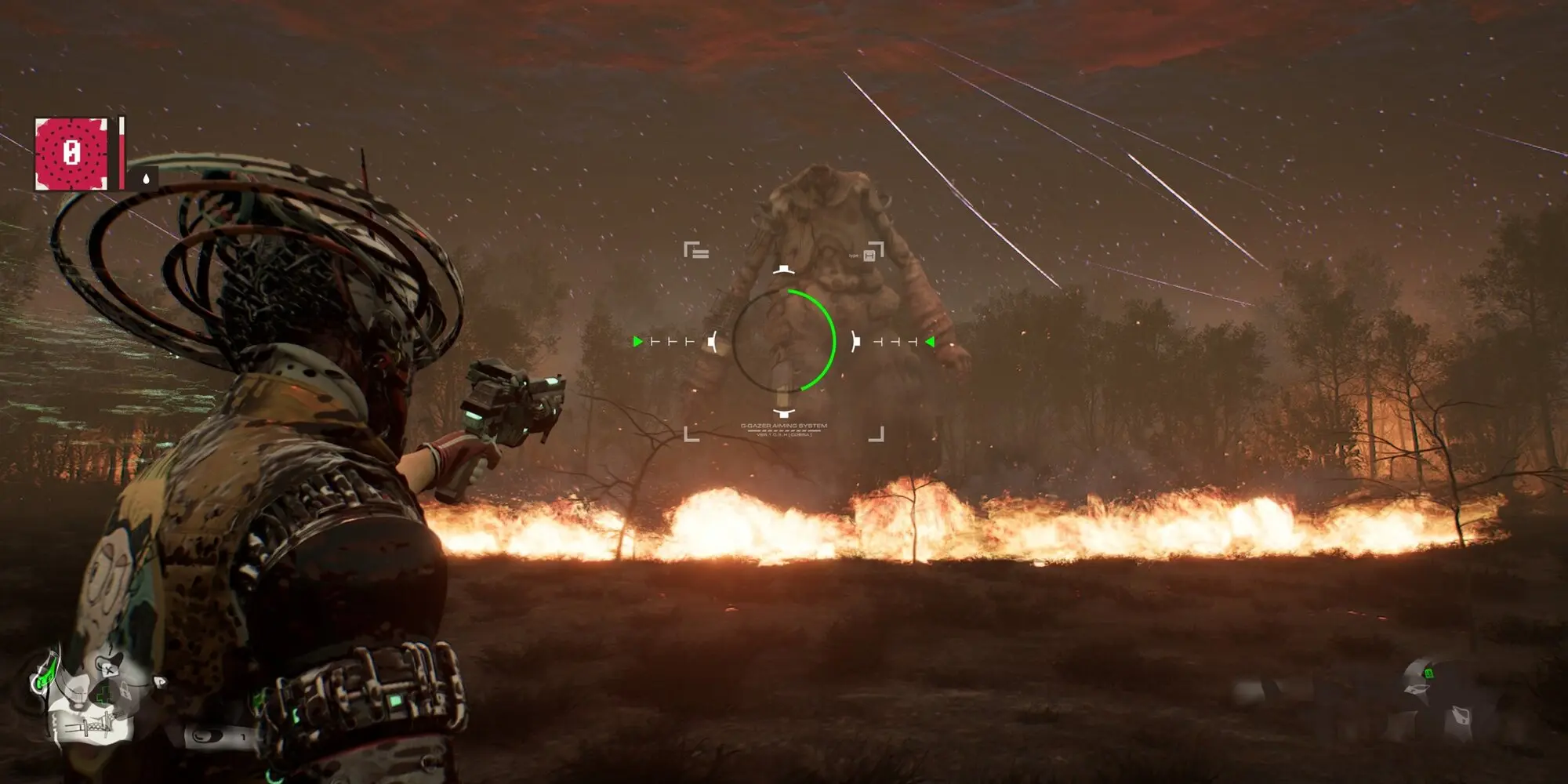Click the red gear-shaped ammo icon
Viewport: 1568px width, 784px height.
click(x=71, y=153)
